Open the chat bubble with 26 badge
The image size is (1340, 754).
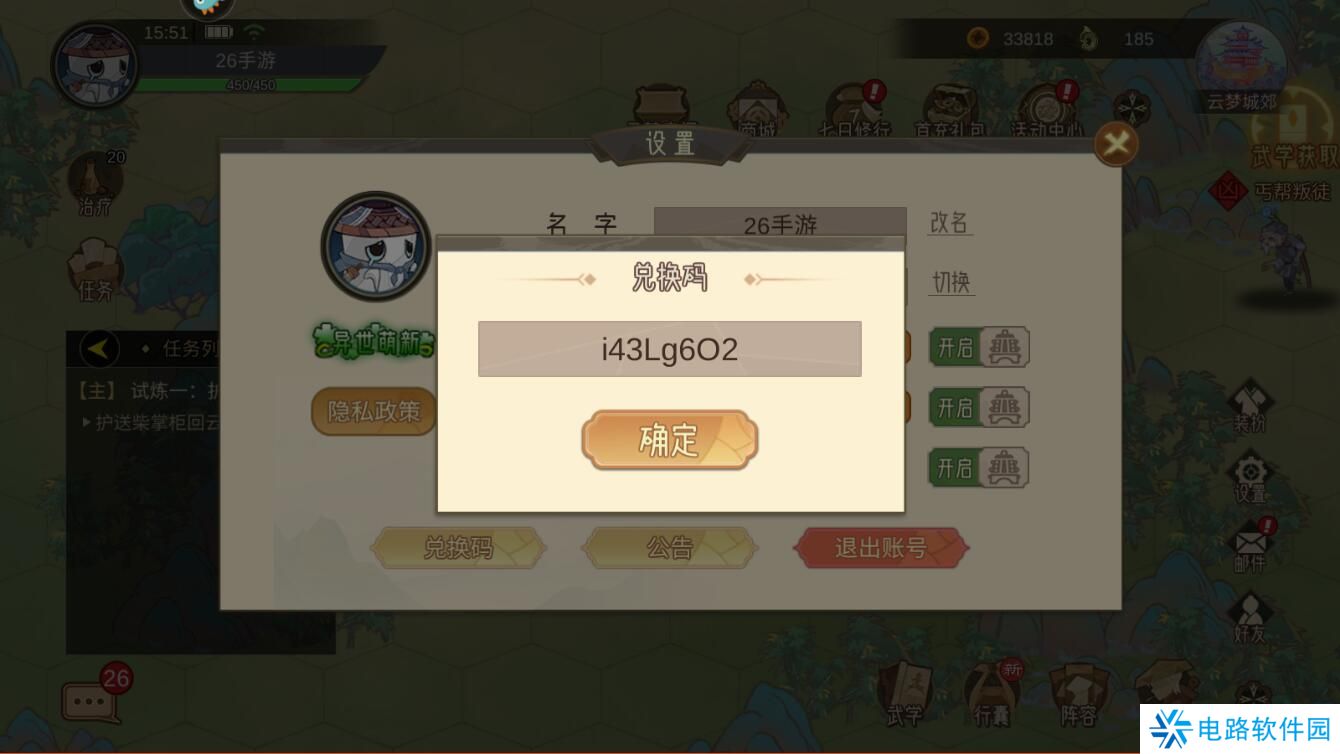coord(89,700)
